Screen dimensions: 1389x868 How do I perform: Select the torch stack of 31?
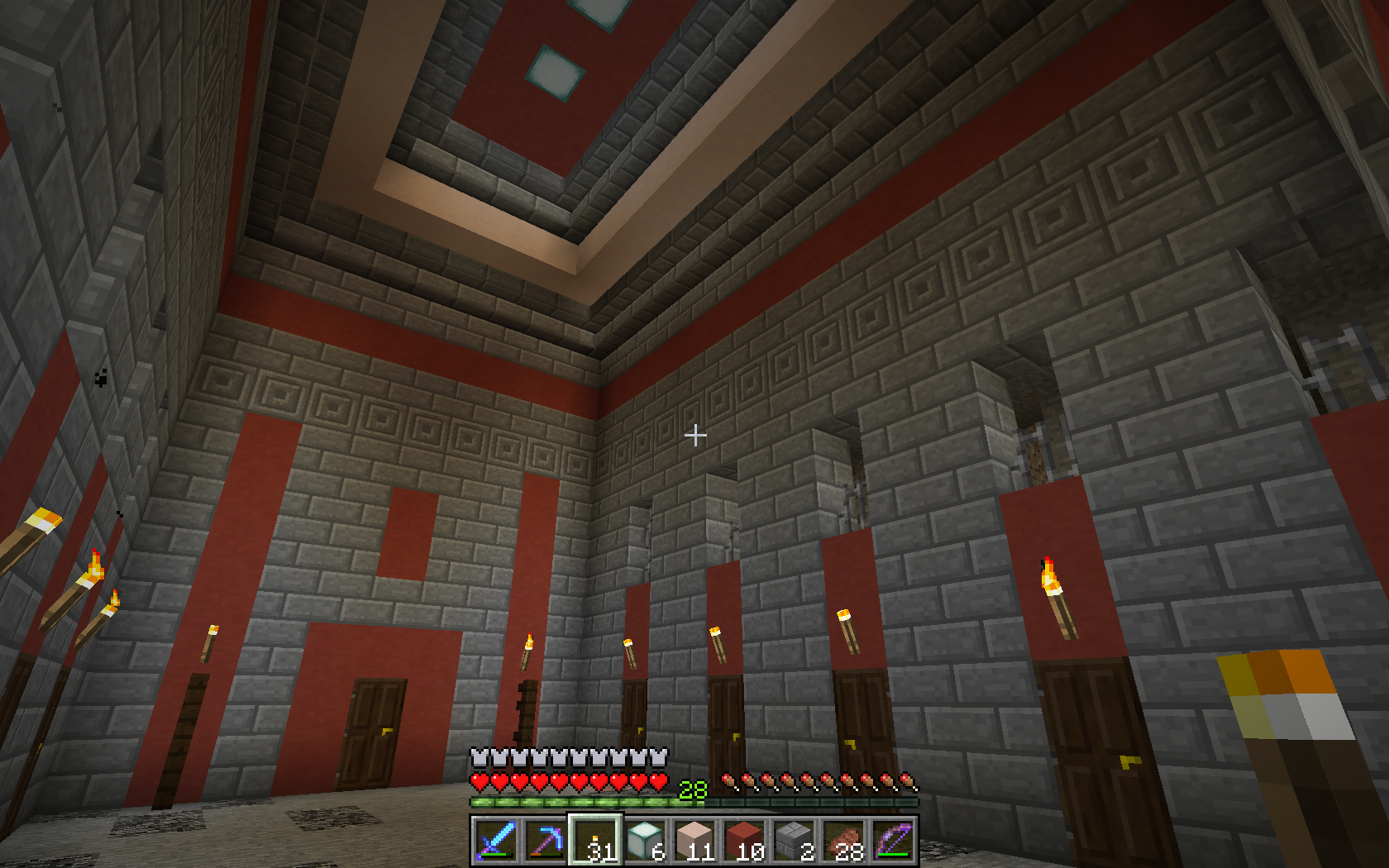click(594, 841)
